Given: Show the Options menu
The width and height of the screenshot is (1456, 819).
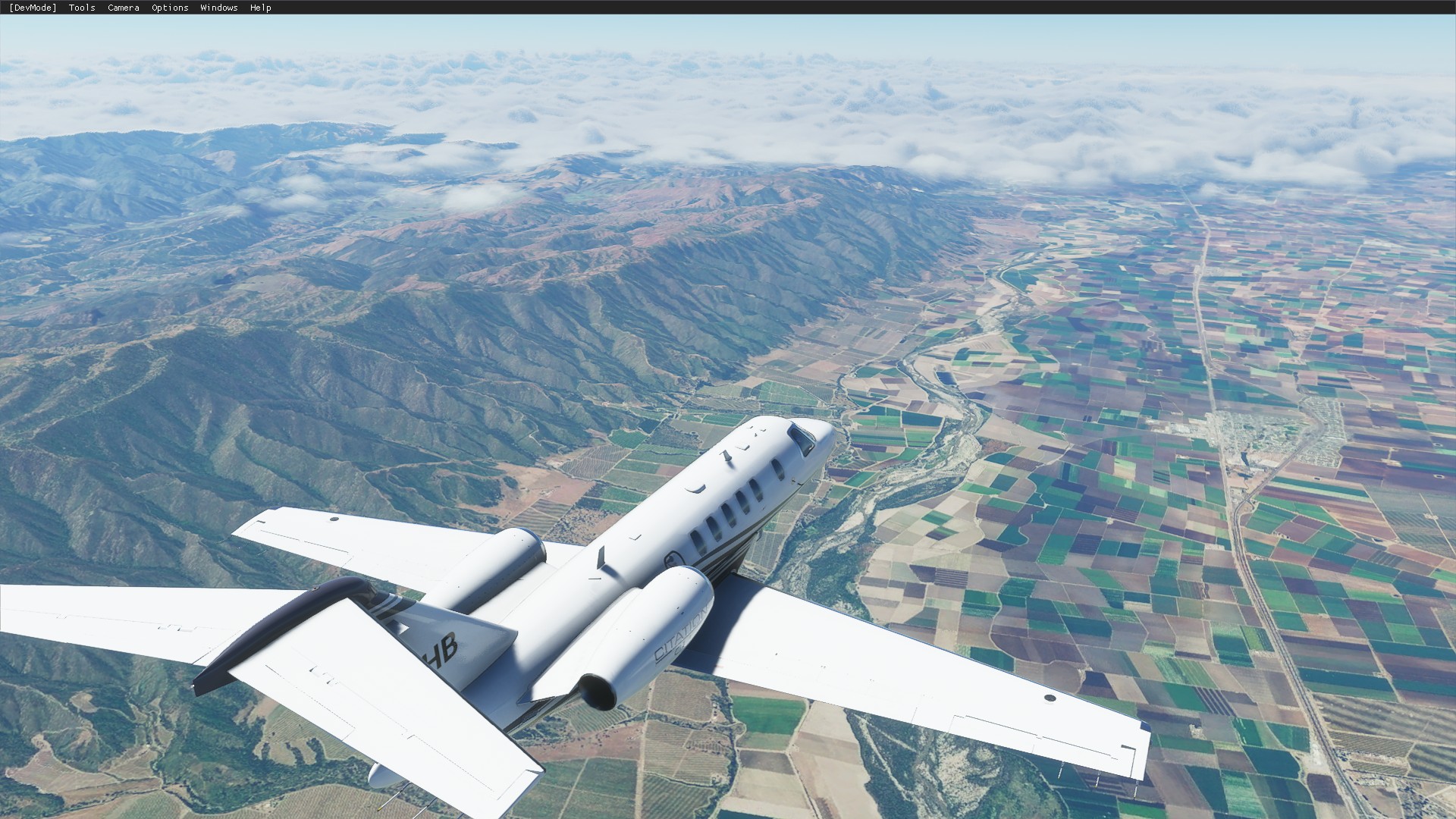Looking at the screenshot, I should (x=170, y=8).
